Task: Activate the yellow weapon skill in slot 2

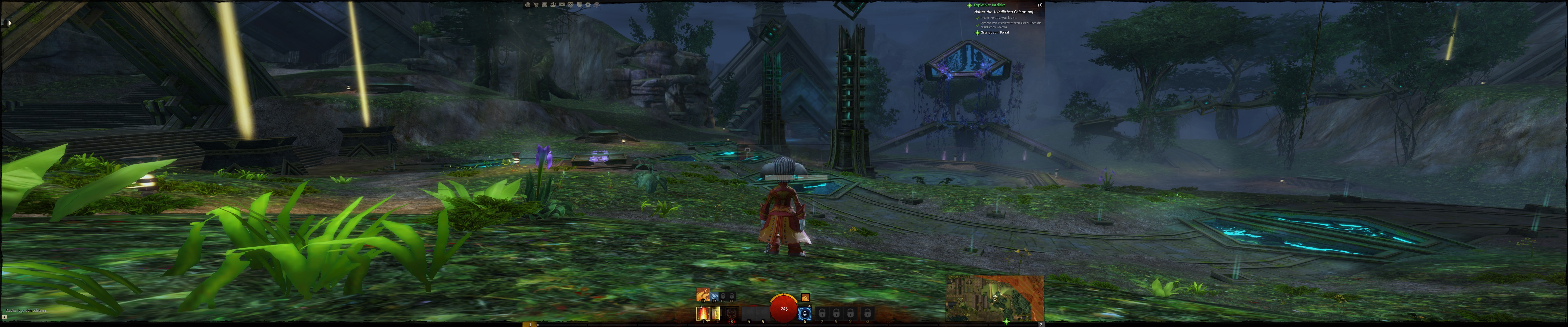Action: [x=716, y=314]
